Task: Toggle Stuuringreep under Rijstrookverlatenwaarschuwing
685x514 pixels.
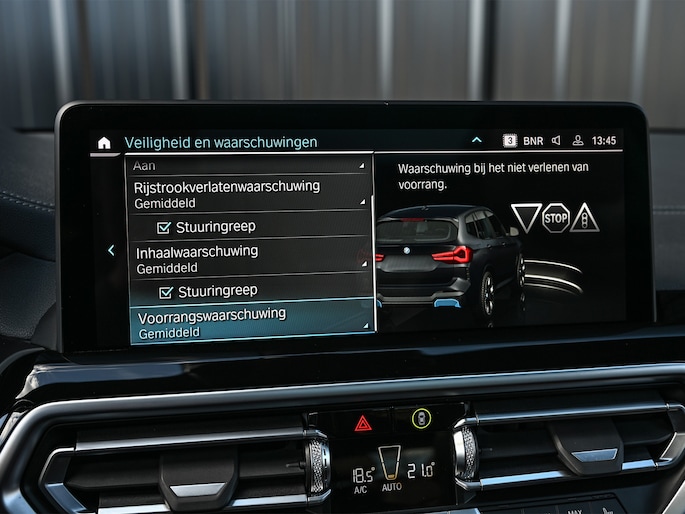Action: [x=165, y=227]
